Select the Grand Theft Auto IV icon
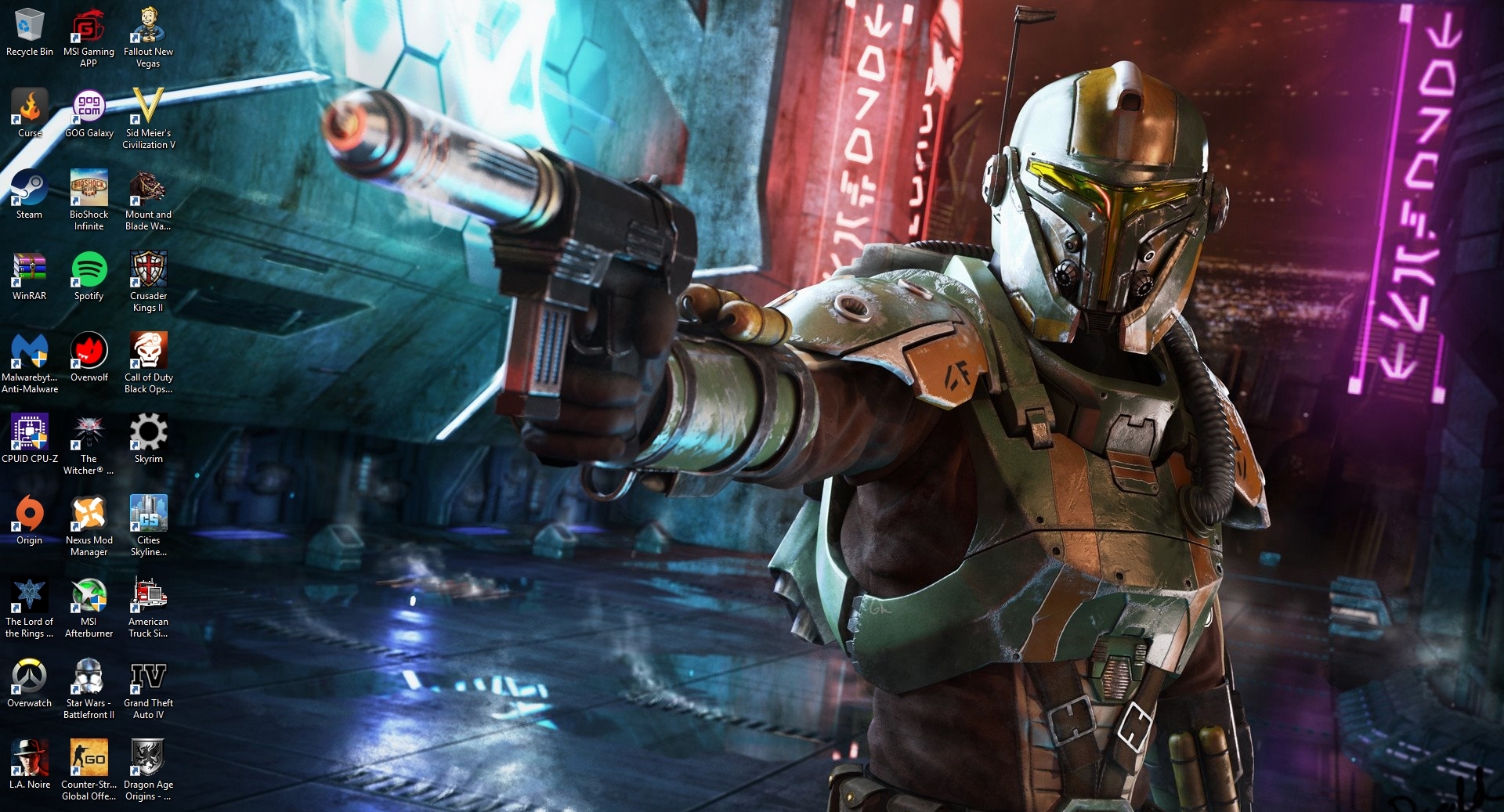 148,677
